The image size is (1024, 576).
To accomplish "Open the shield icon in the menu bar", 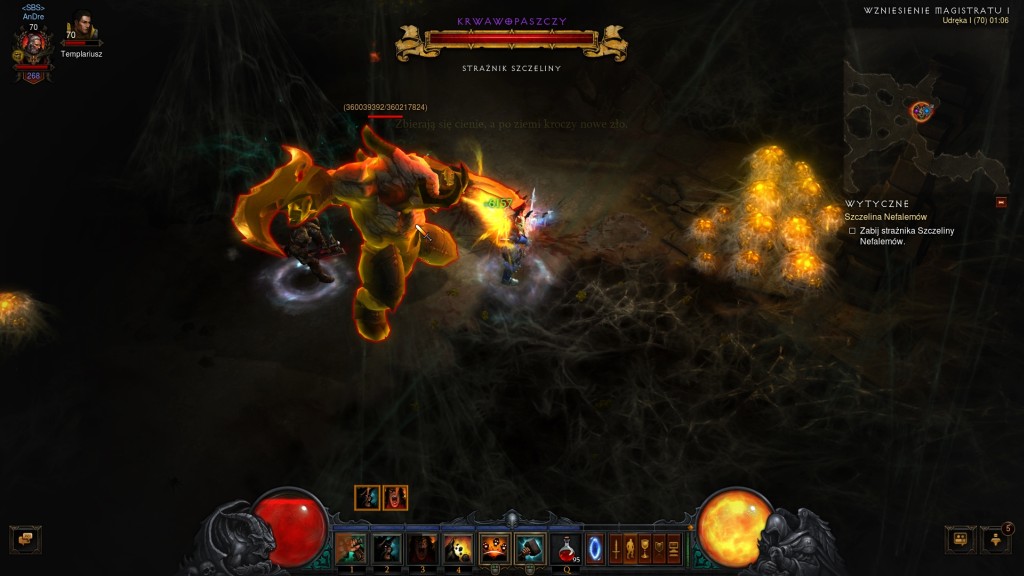I will click(x=659, y=549).
